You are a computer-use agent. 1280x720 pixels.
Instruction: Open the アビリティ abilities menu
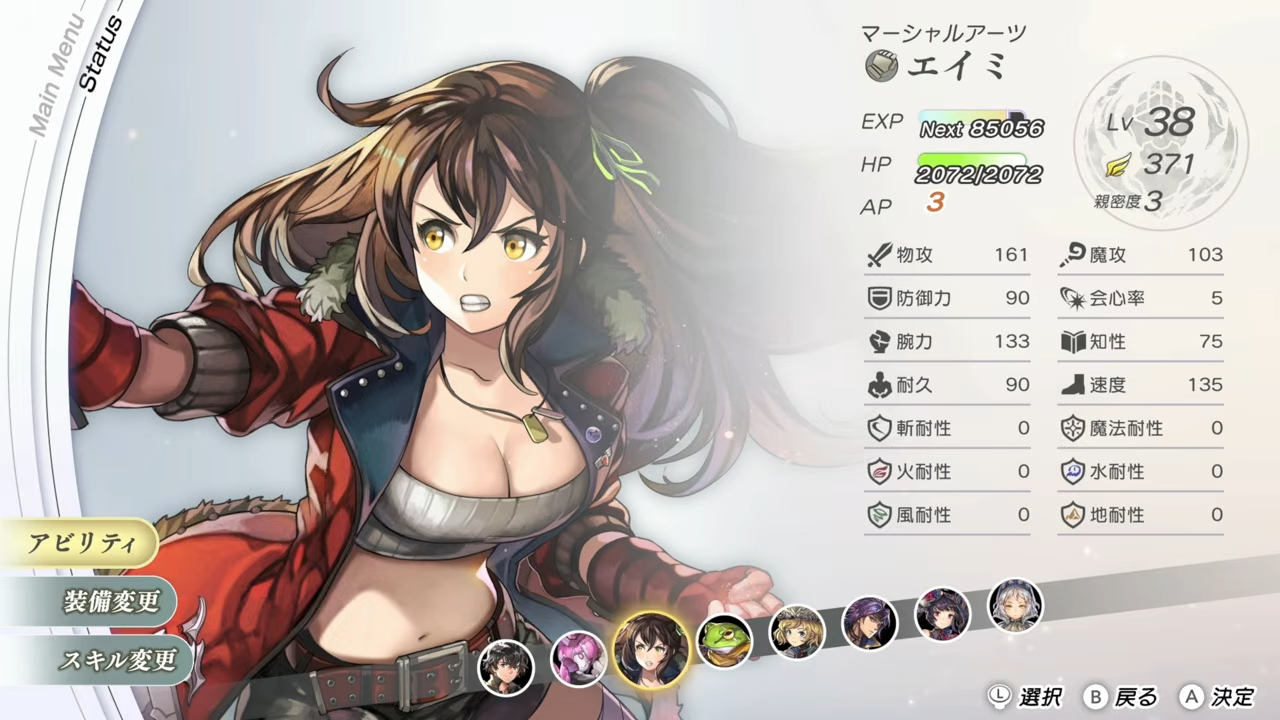[x=85, y=542]
